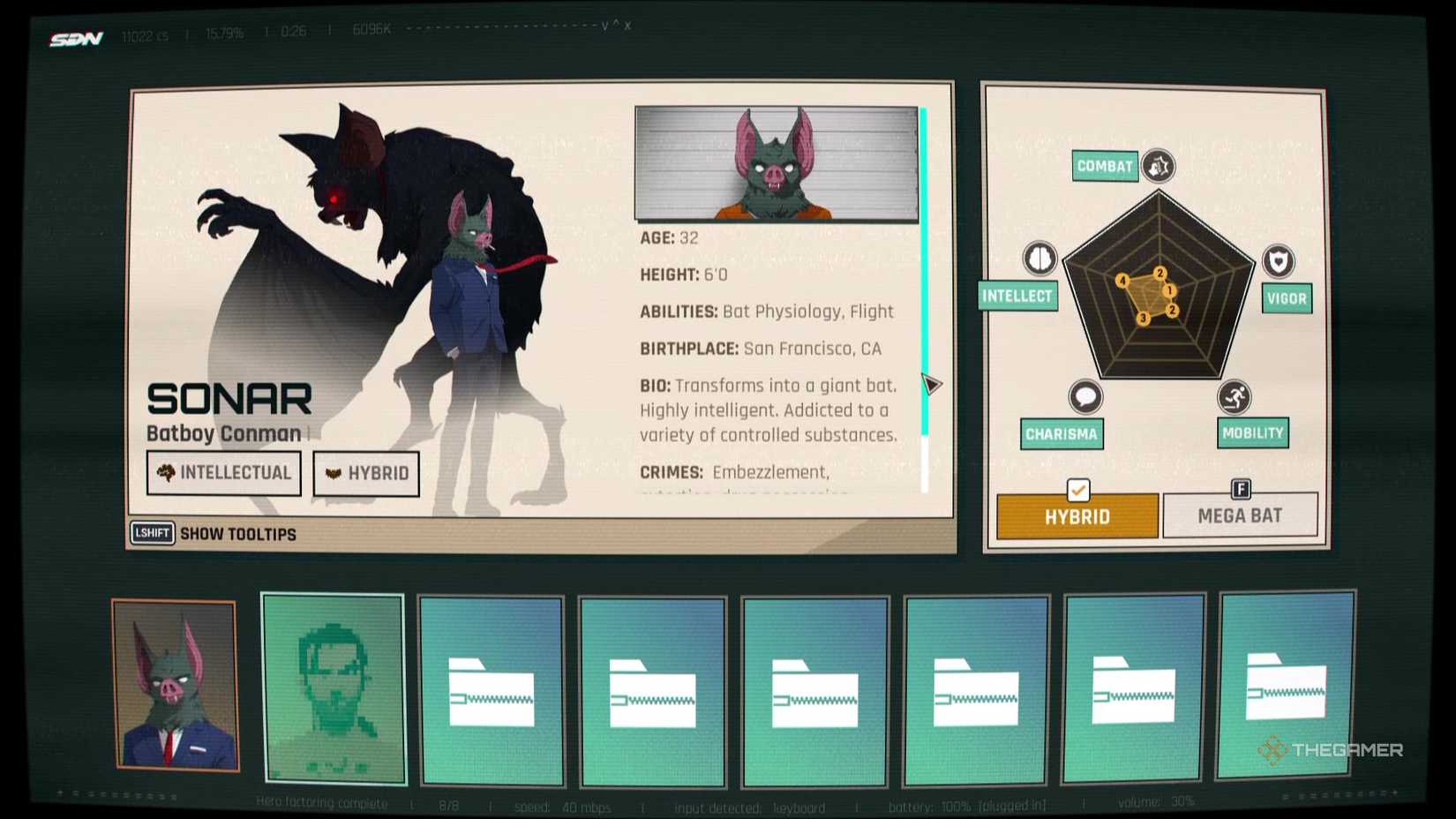The width and height of the screenshot is (1456, 819).
Task: Uncheck the Hybrid form checkbox
Action: point(1077,492)
